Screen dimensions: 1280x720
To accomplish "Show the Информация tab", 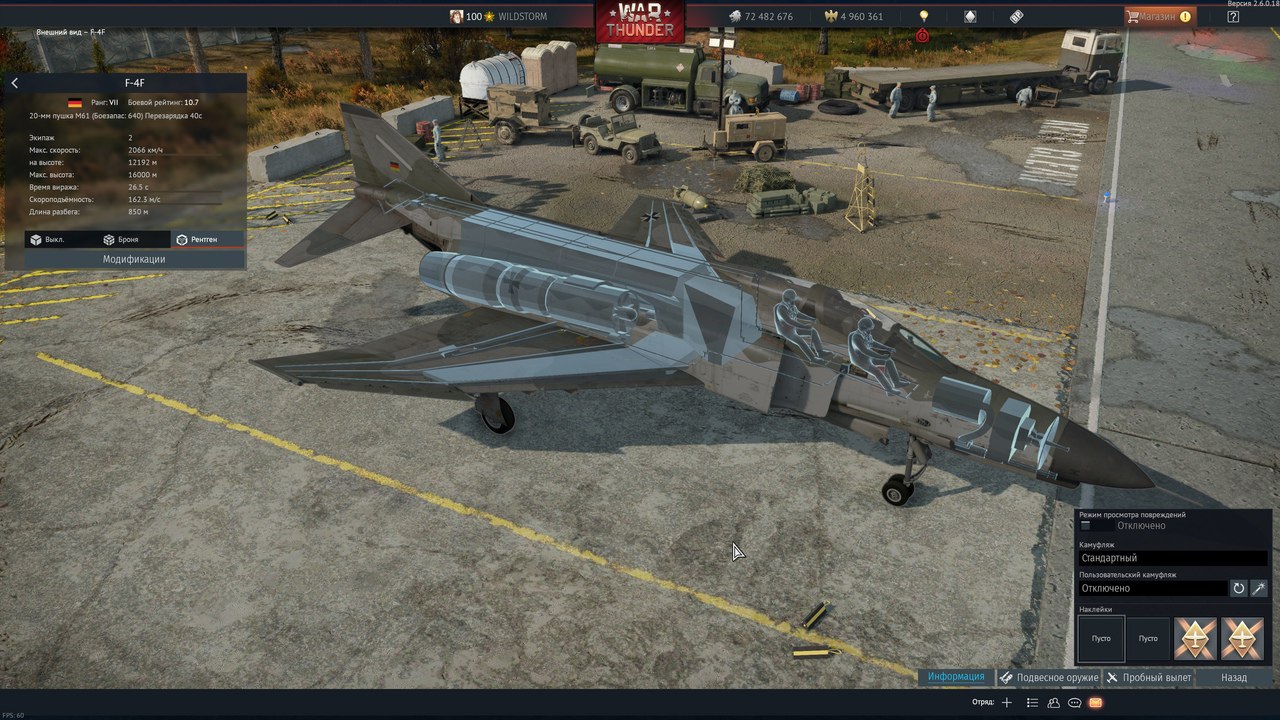I will point(955,677).
